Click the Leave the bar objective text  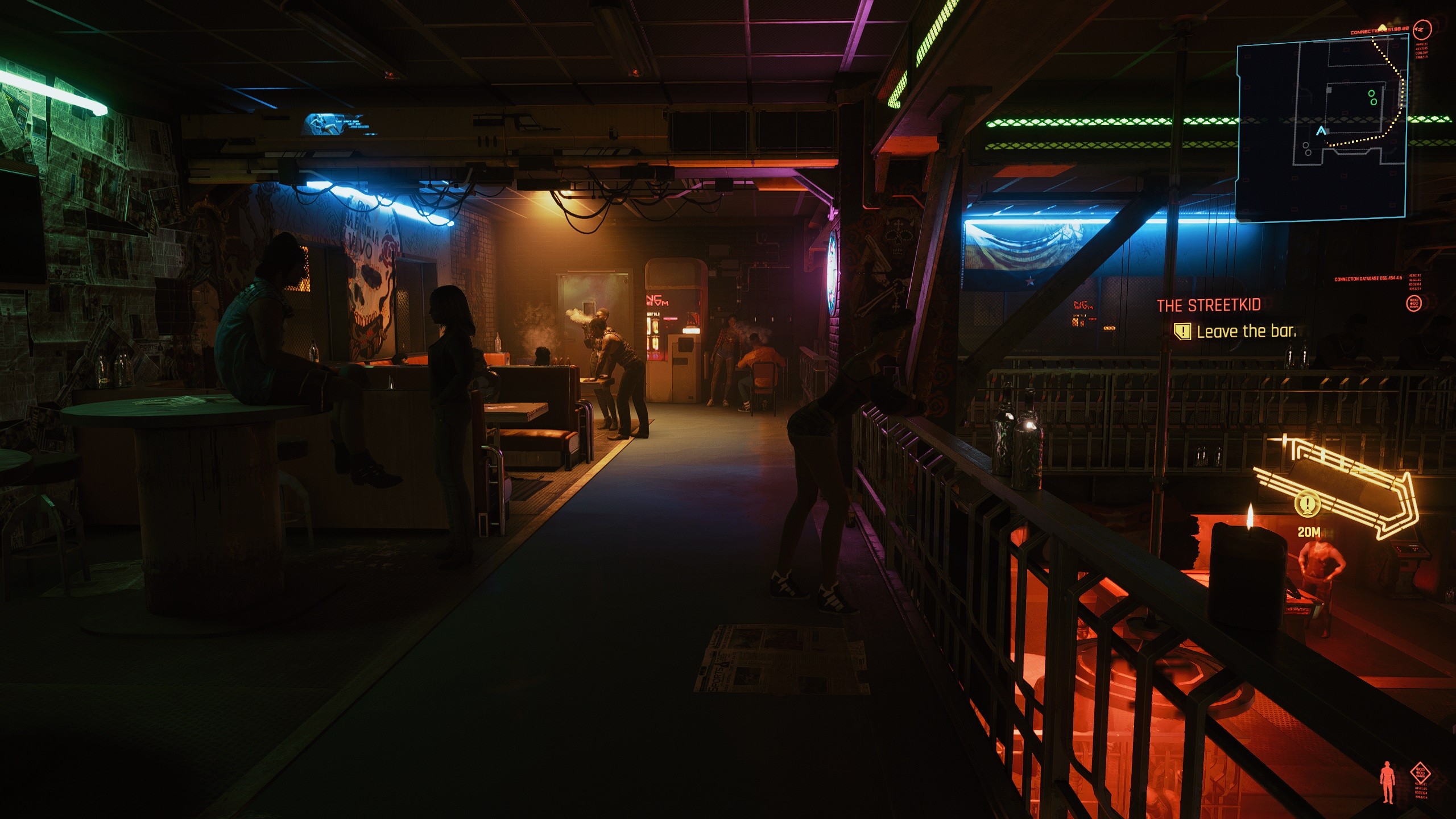pos(1247,332)
